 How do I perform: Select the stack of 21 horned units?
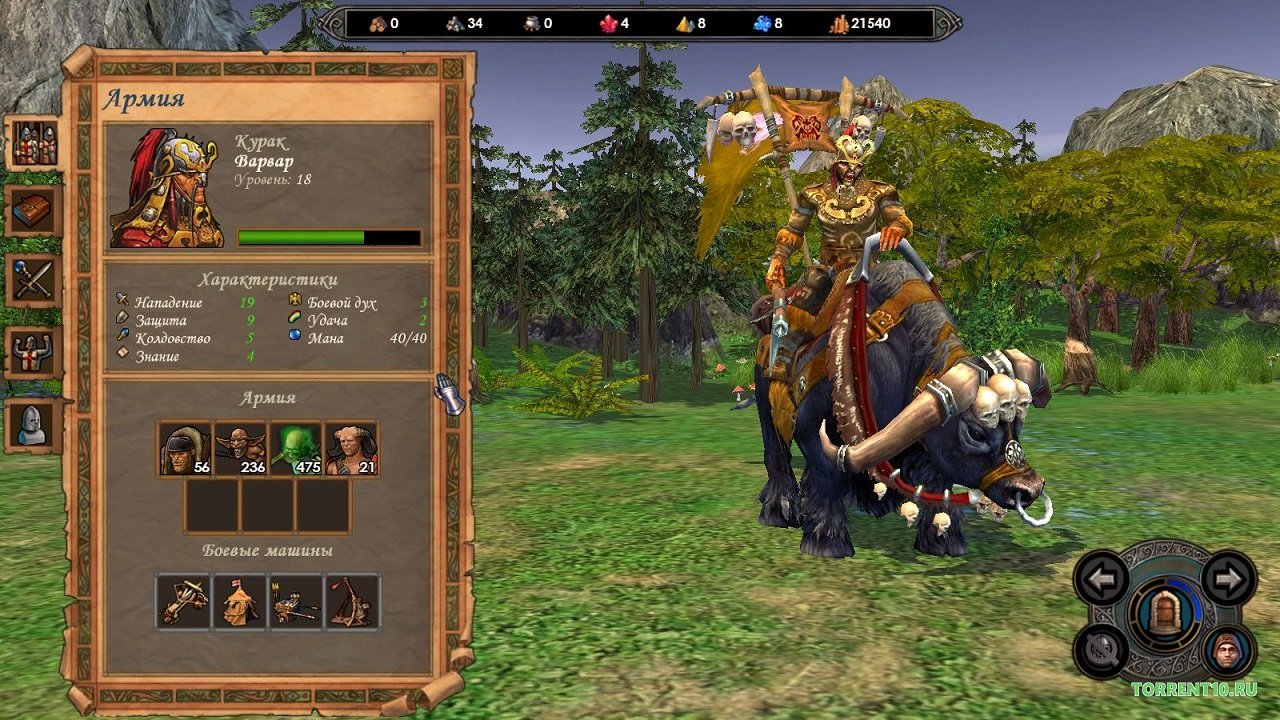pos(352,449)
